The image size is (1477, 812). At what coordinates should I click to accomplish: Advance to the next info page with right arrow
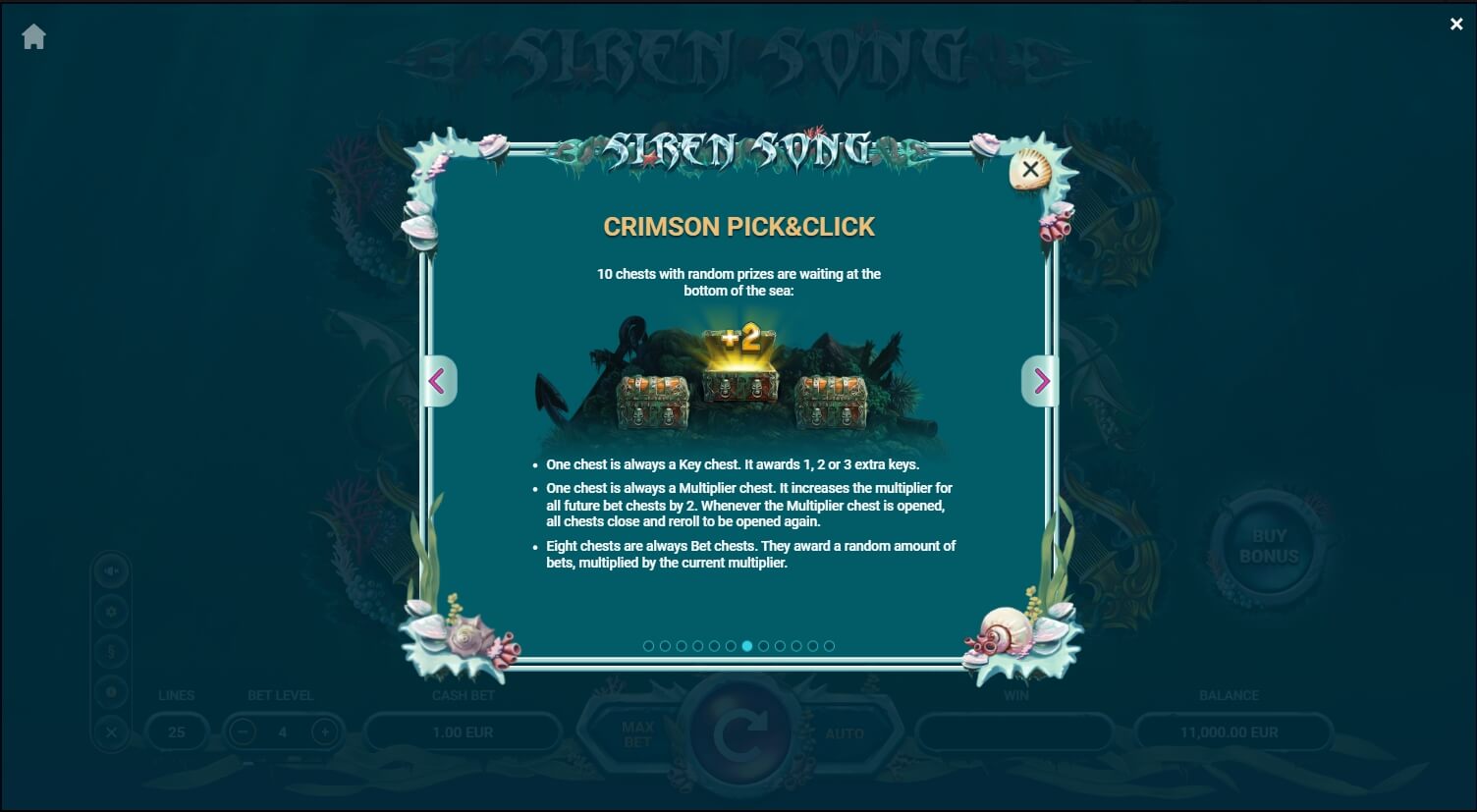1040,381
